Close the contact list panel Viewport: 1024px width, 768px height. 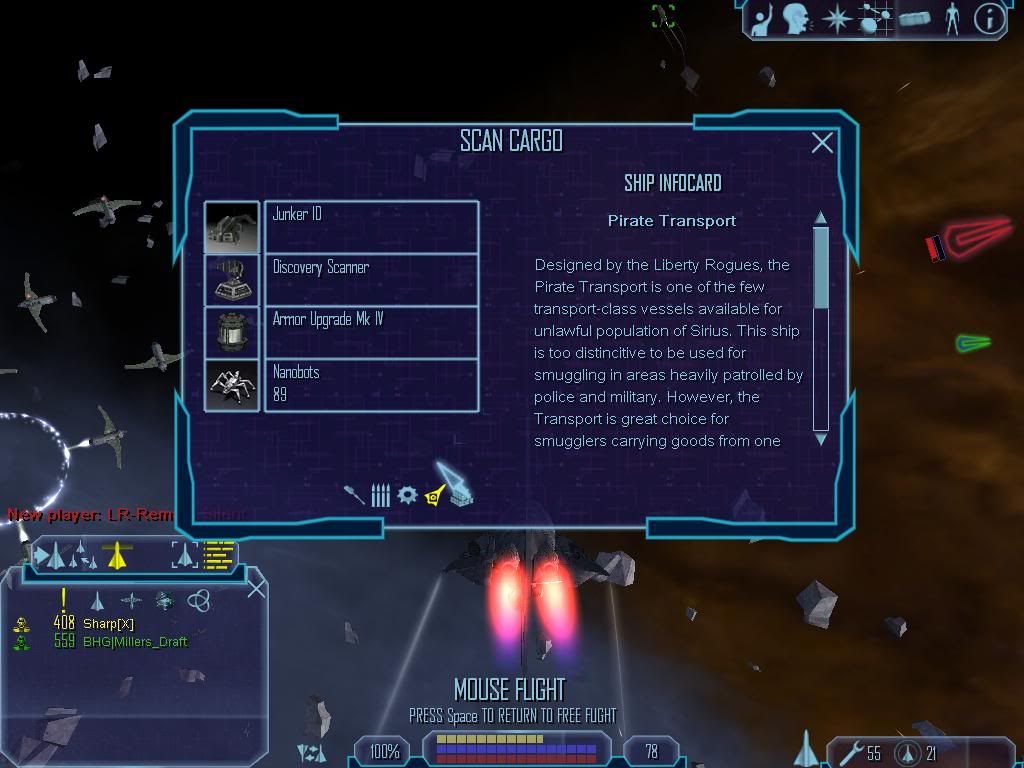click(256, 588)
